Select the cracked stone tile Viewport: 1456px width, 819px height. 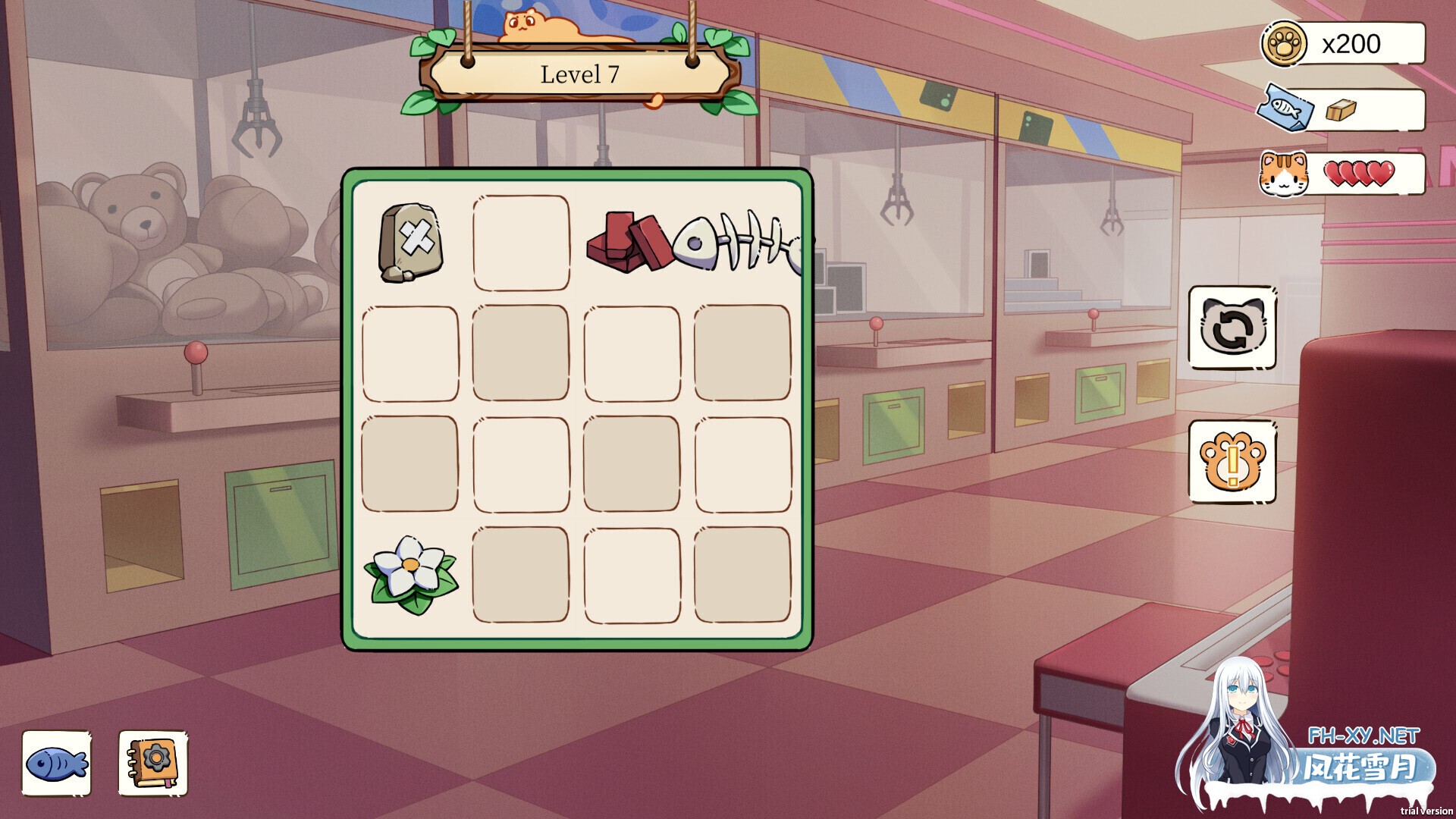[x=410, y=243]
